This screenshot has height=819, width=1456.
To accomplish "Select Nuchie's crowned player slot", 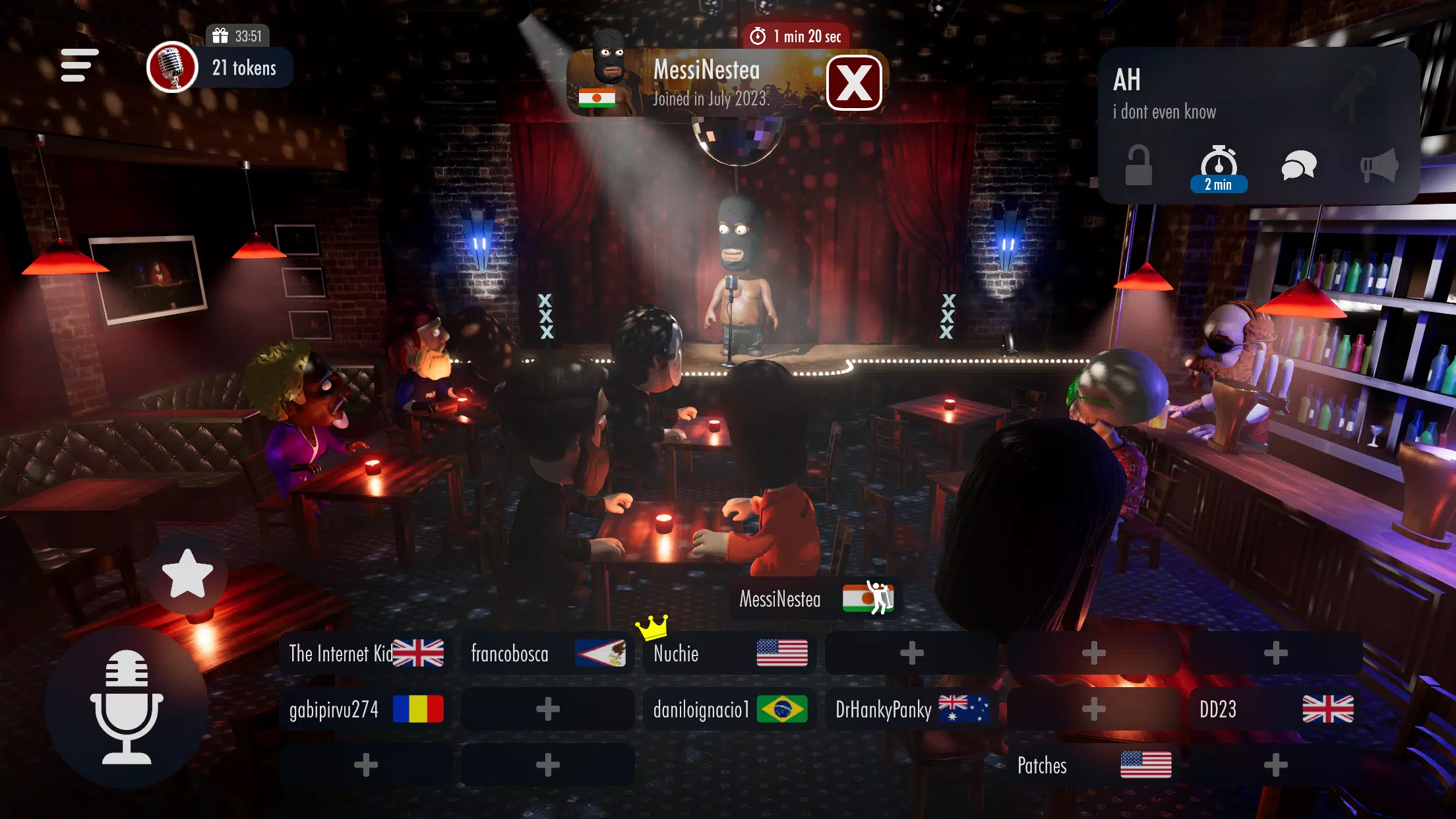I will coord(729,654).
